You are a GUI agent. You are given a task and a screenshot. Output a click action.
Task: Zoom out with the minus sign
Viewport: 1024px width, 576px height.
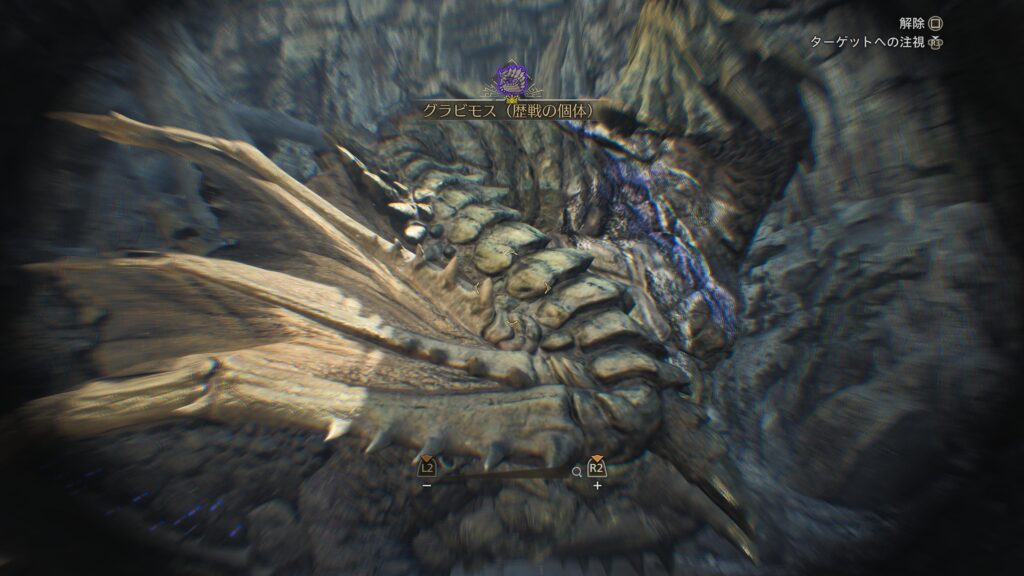tap(427, 486)
